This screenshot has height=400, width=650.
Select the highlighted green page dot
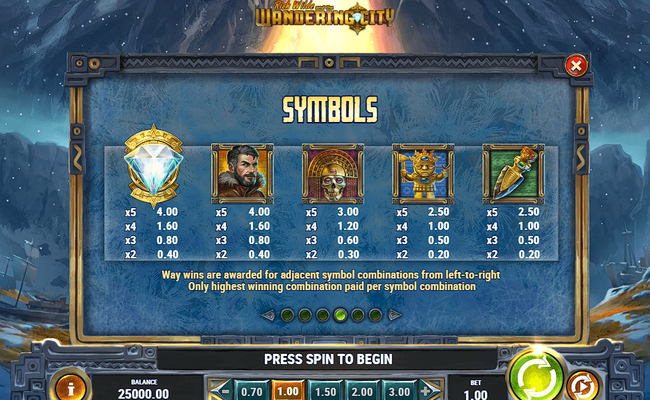click(340, 315)
